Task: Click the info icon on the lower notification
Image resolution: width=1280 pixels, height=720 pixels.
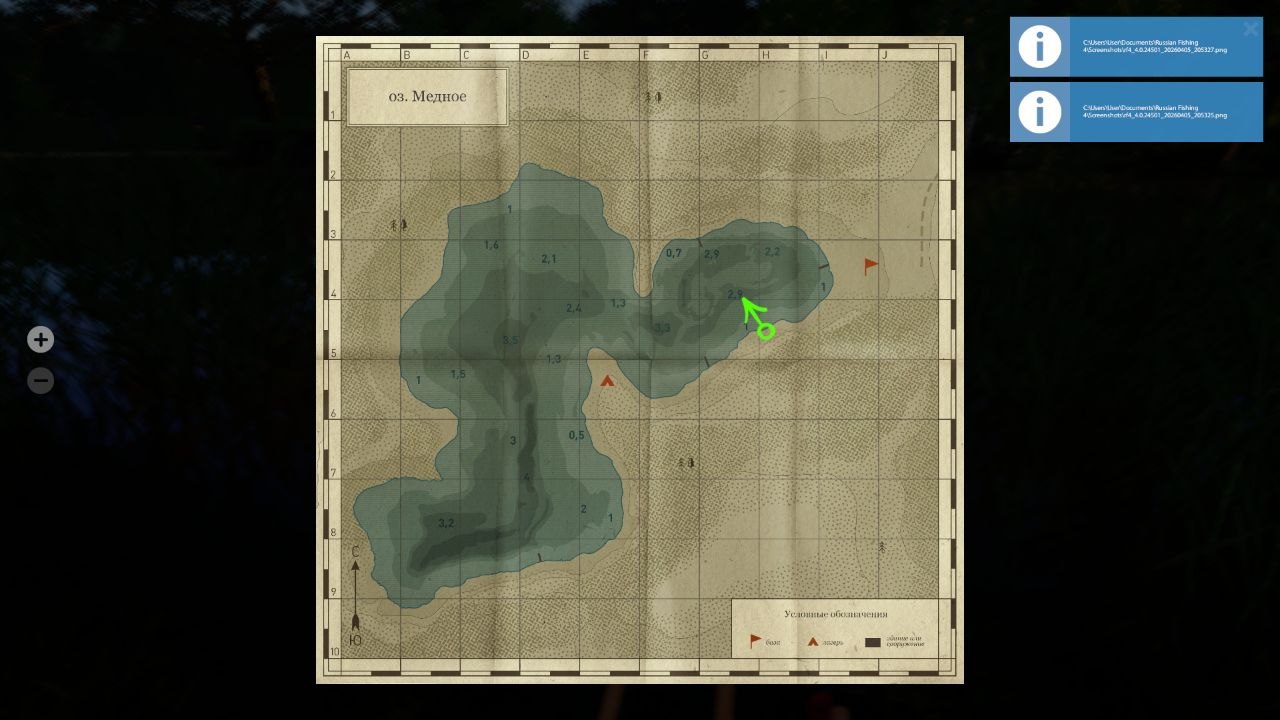Action: [1039, 111]
